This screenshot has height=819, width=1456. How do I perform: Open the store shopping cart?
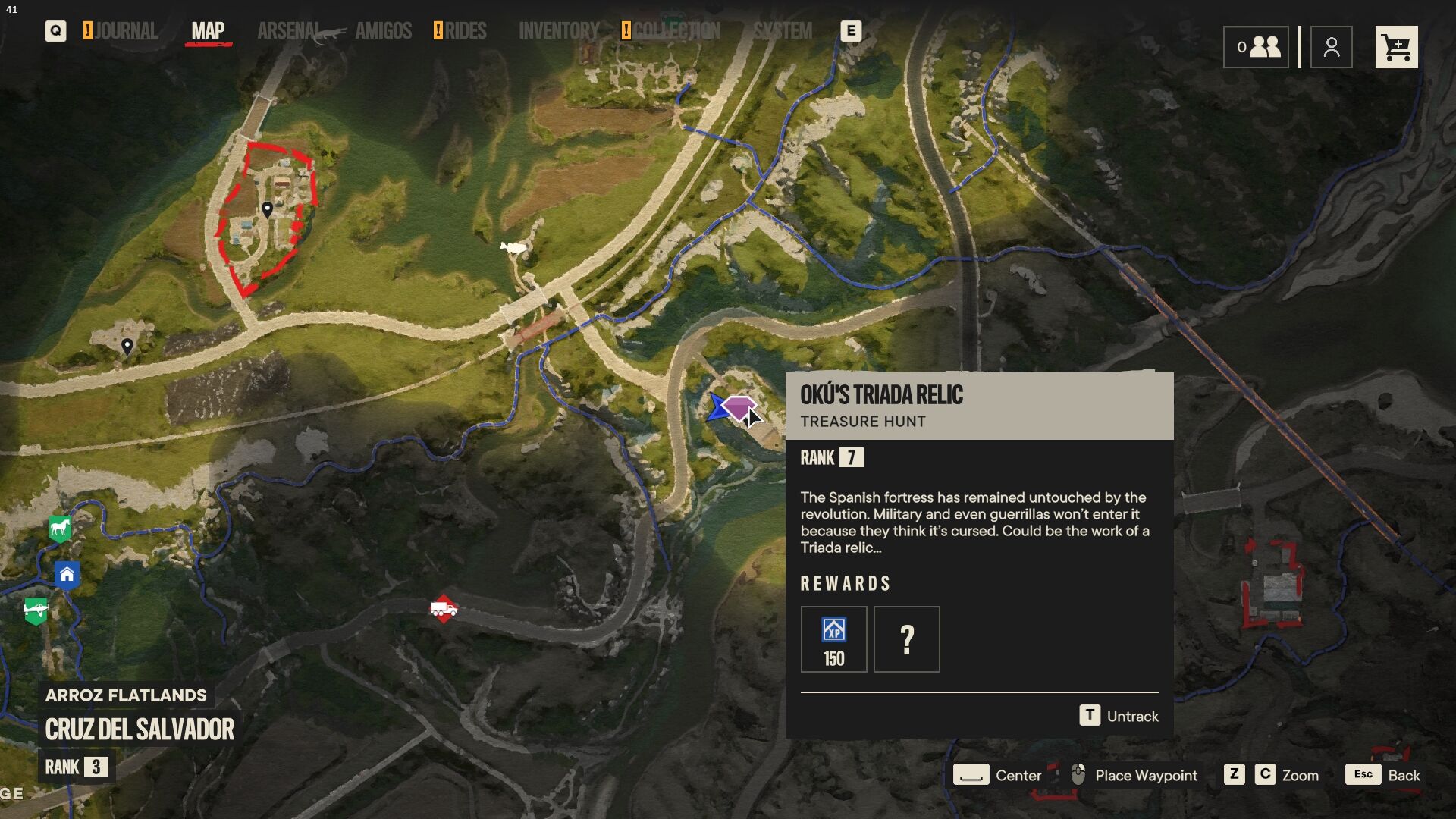pyautogui.click(x=1396, y=48)
